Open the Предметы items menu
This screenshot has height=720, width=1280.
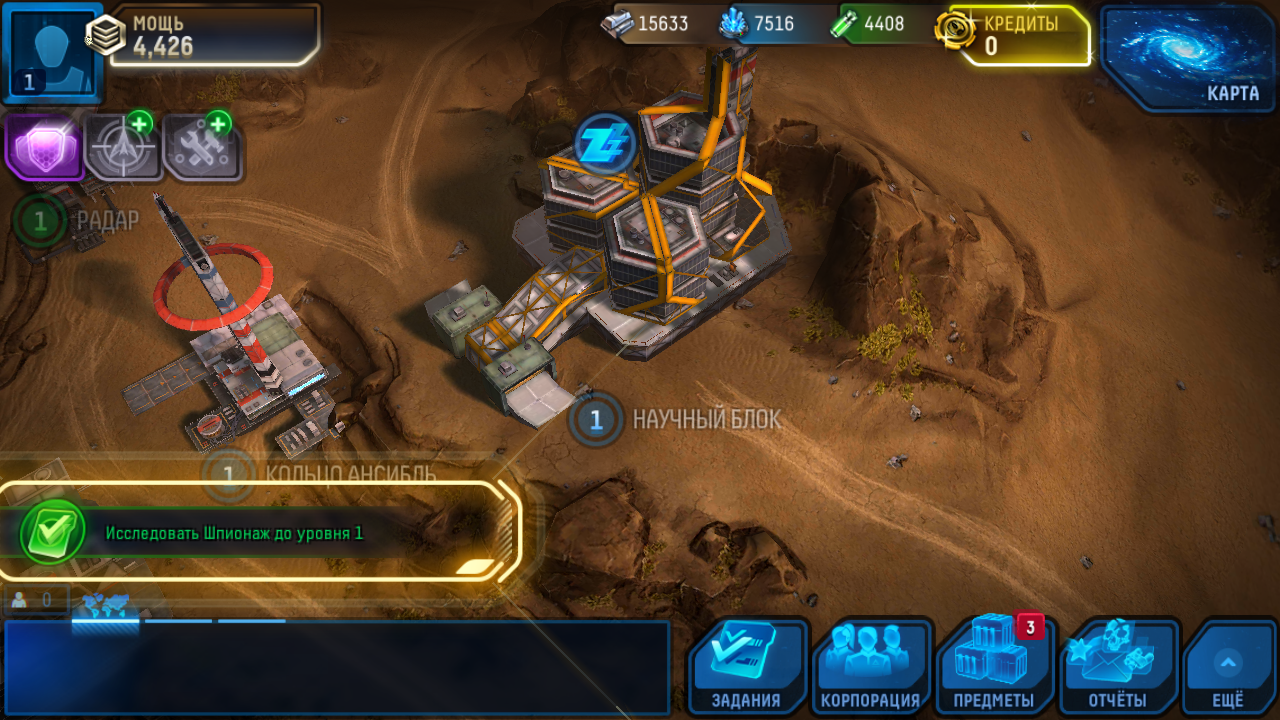994,666
